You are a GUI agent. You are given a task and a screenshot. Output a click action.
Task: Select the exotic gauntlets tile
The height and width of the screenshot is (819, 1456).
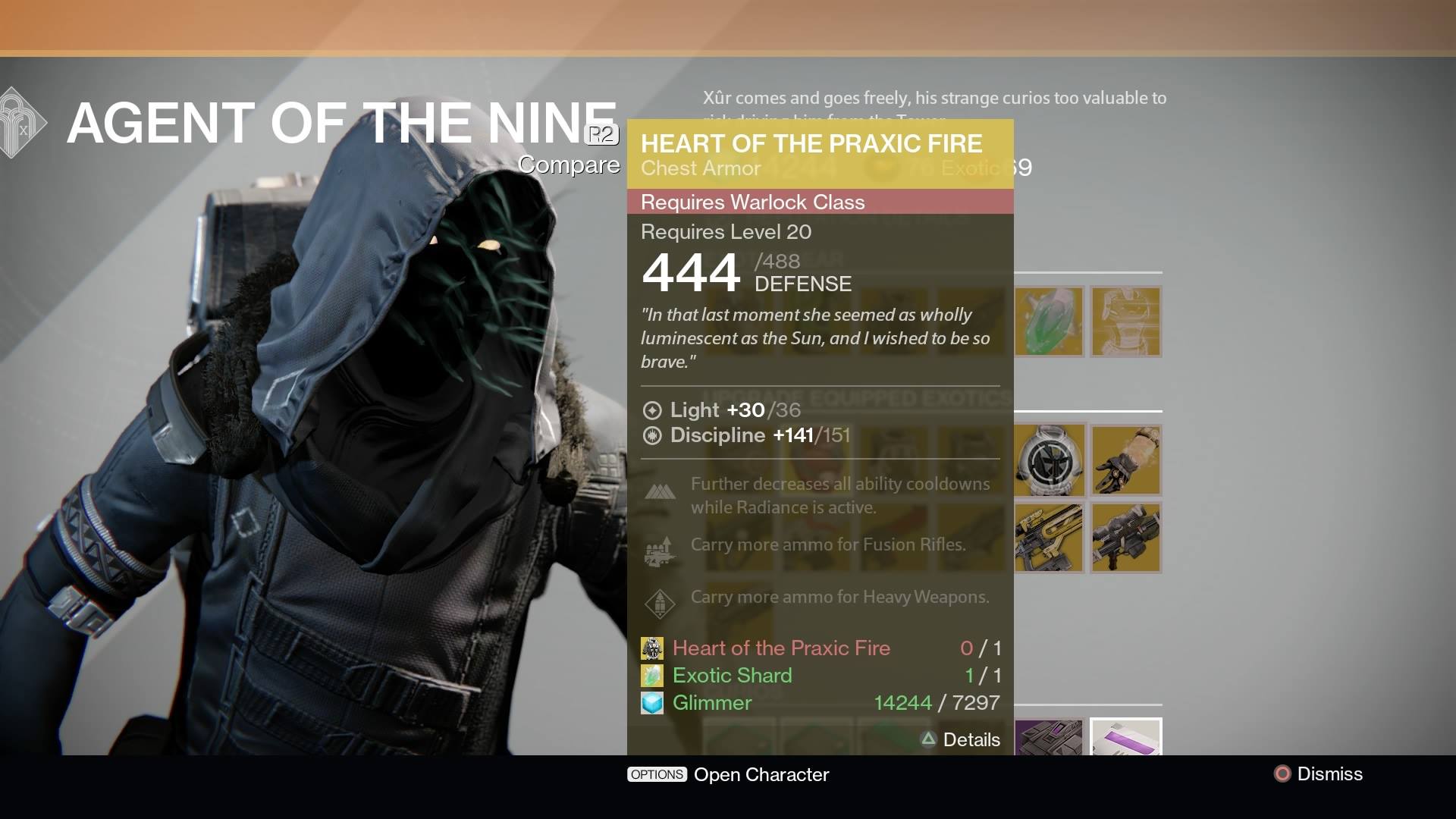click(x=1125, y=460)
